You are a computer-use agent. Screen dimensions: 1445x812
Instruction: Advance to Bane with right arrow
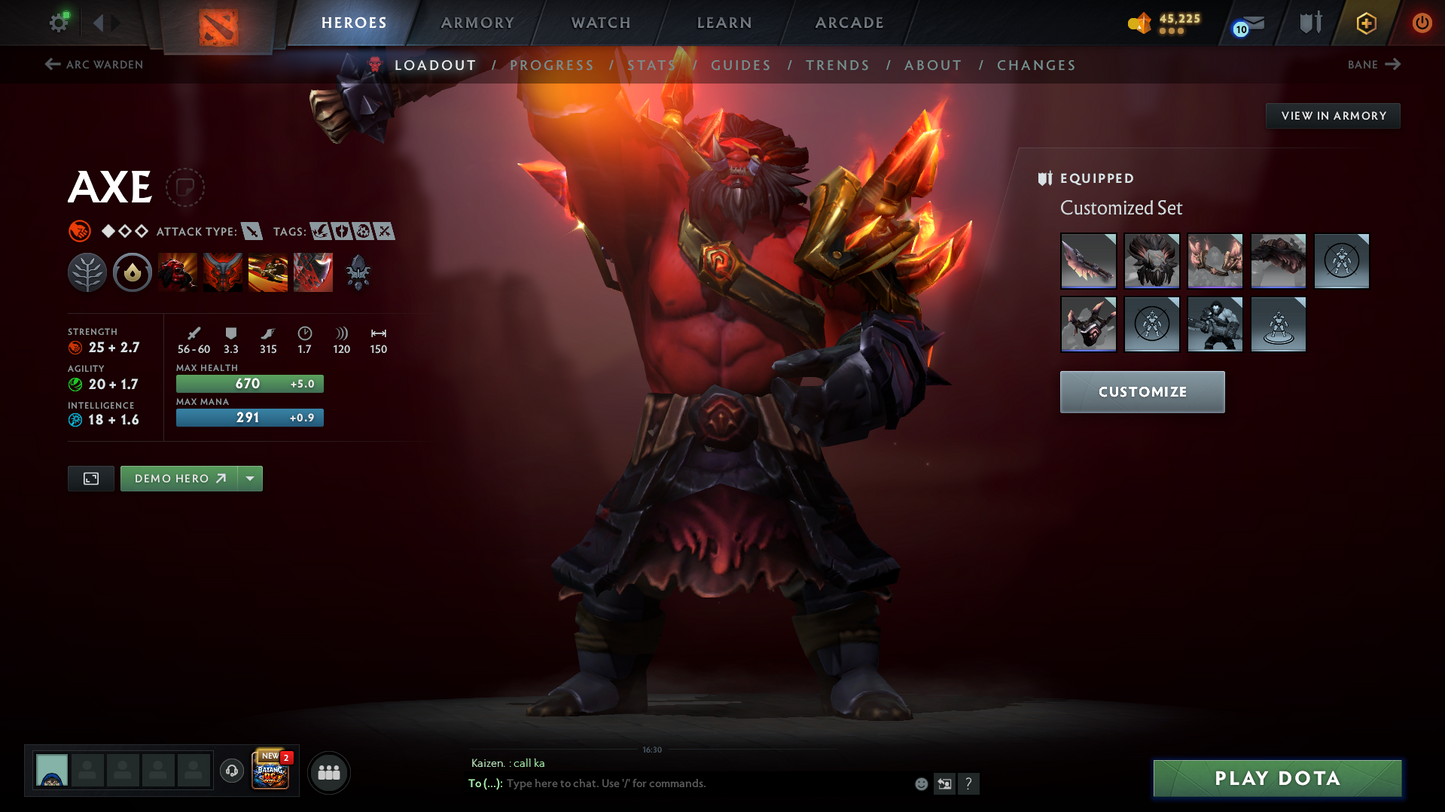1392,64
